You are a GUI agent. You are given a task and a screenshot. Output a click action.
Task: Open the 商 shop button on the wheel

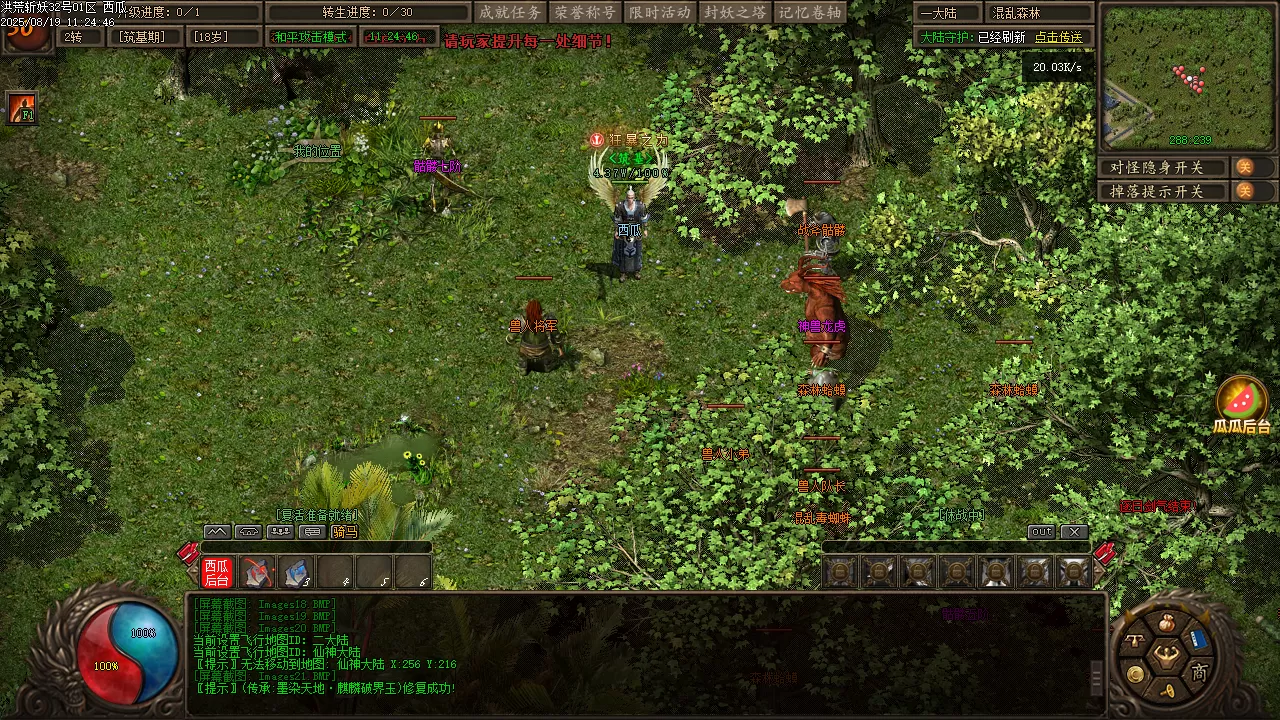pyautogui.click(x=1199, y=672)
